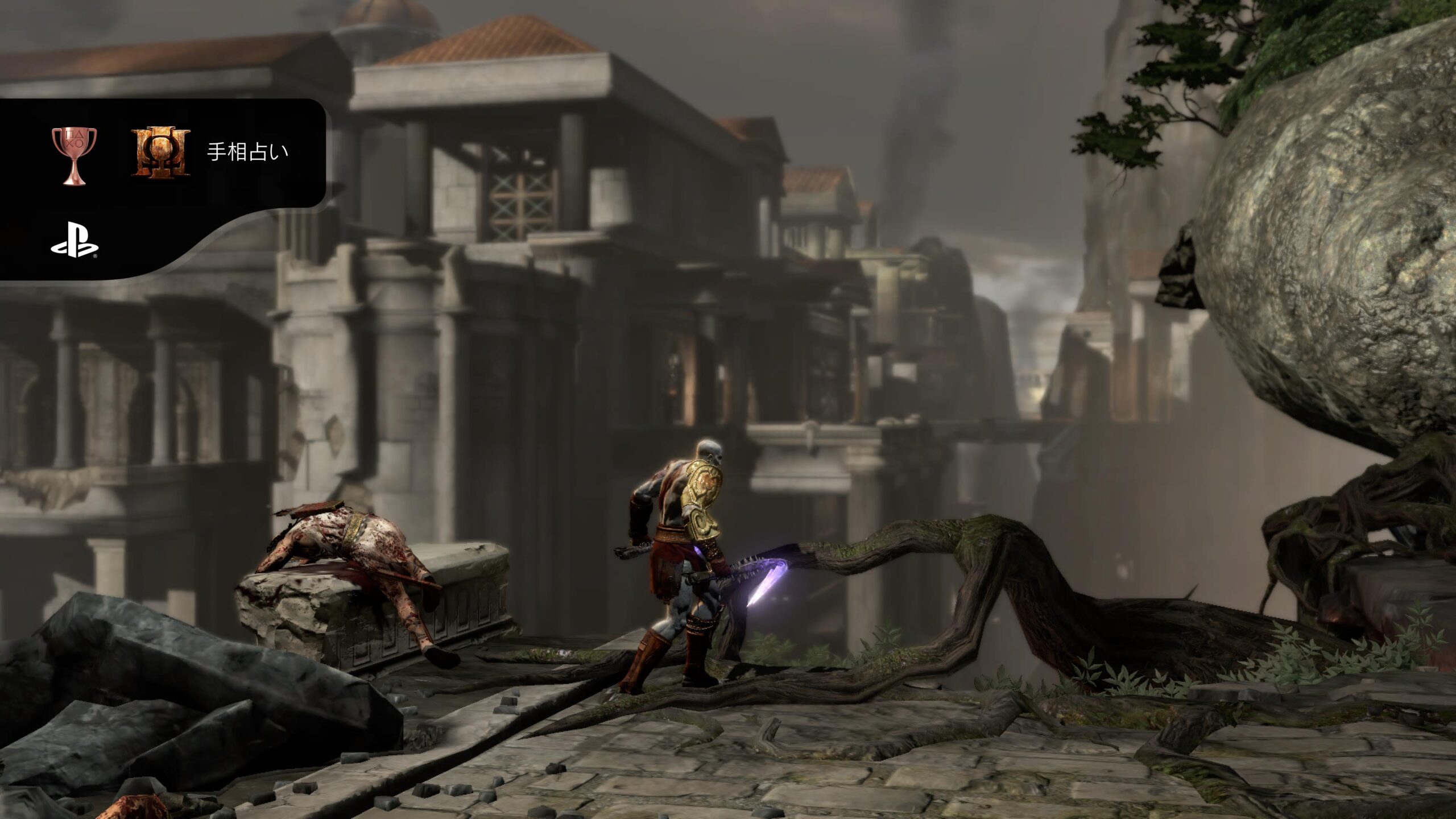This screenshot has height=819, width=1456.
Task: Select the God of War III game icon
Action: 161,152
